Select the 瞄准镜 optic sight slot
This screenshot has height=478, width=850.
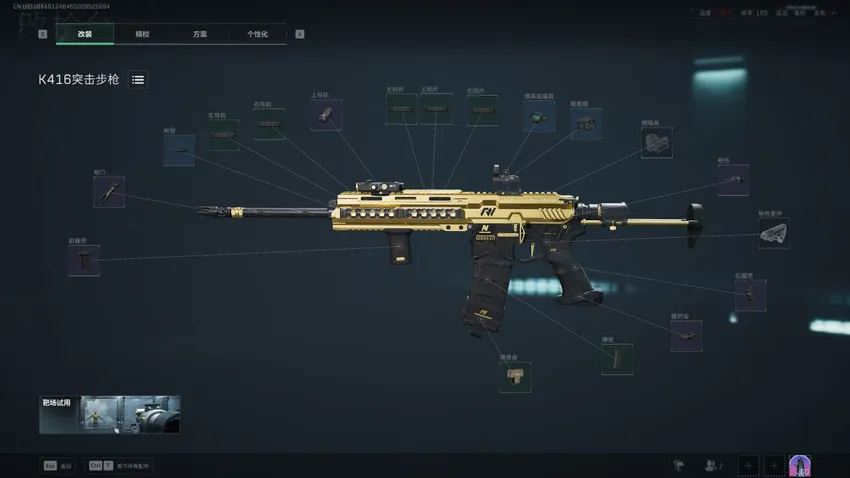coord(586,123)
